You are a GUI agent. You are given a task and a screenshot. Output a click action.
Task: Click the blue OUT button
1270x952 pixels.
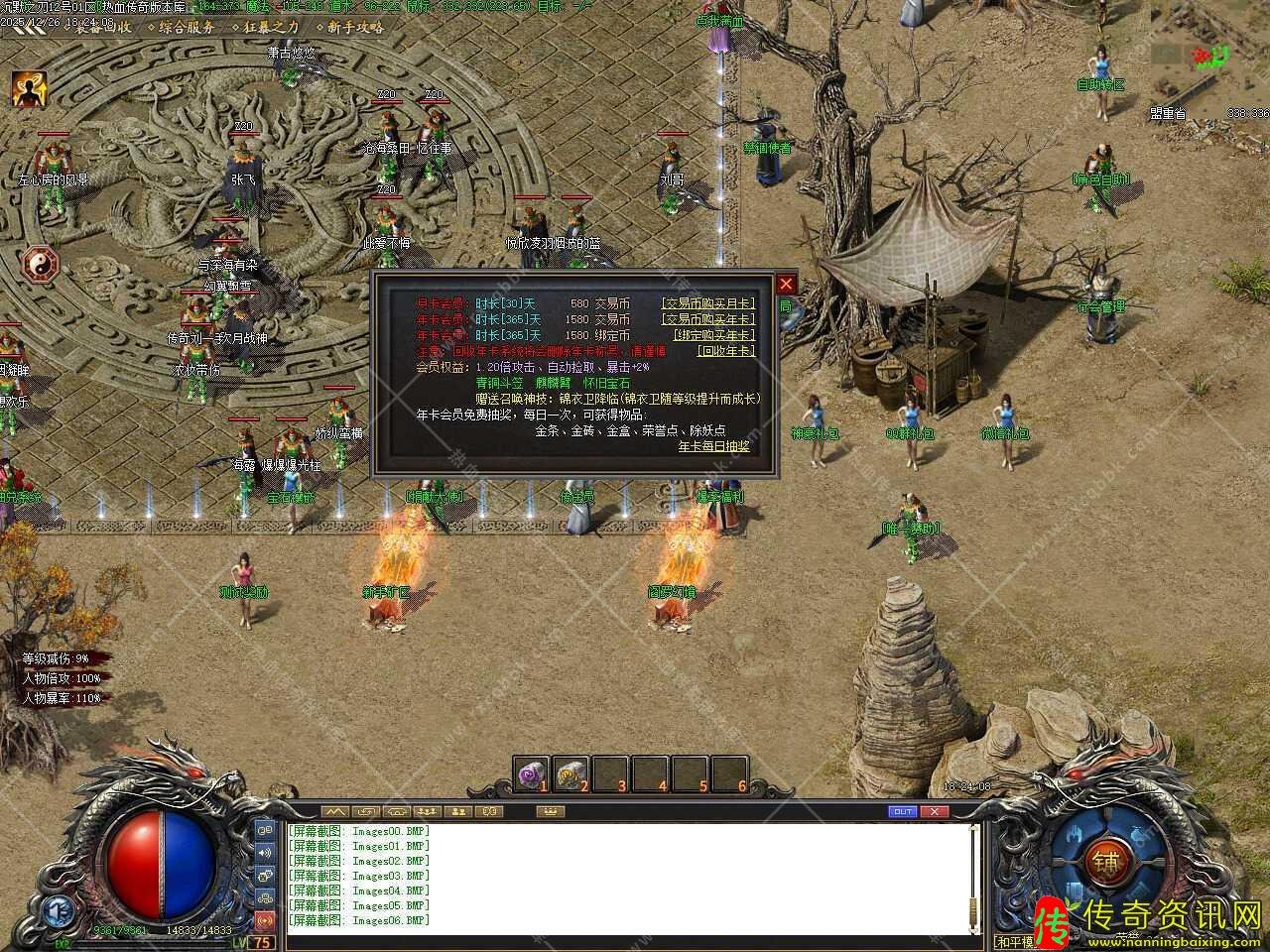(902, 811)
